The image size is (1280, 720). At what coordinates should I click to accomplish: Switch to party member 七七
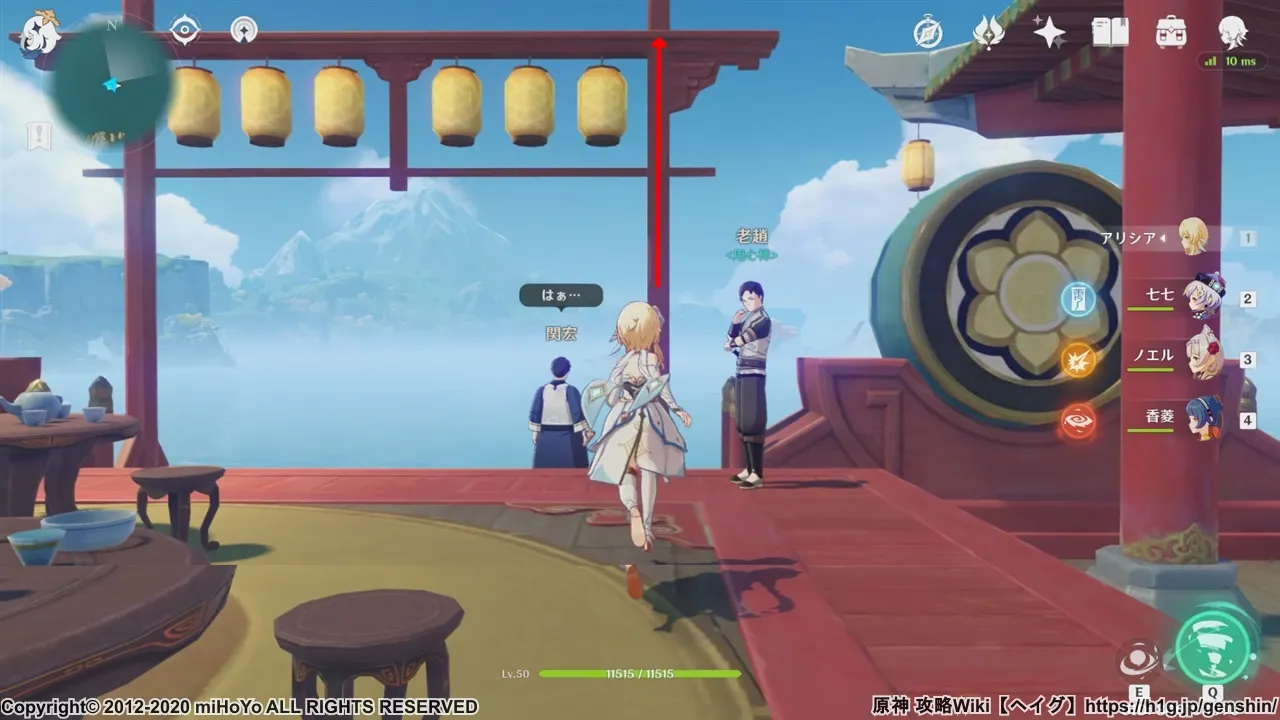[x=1200, y=298]
